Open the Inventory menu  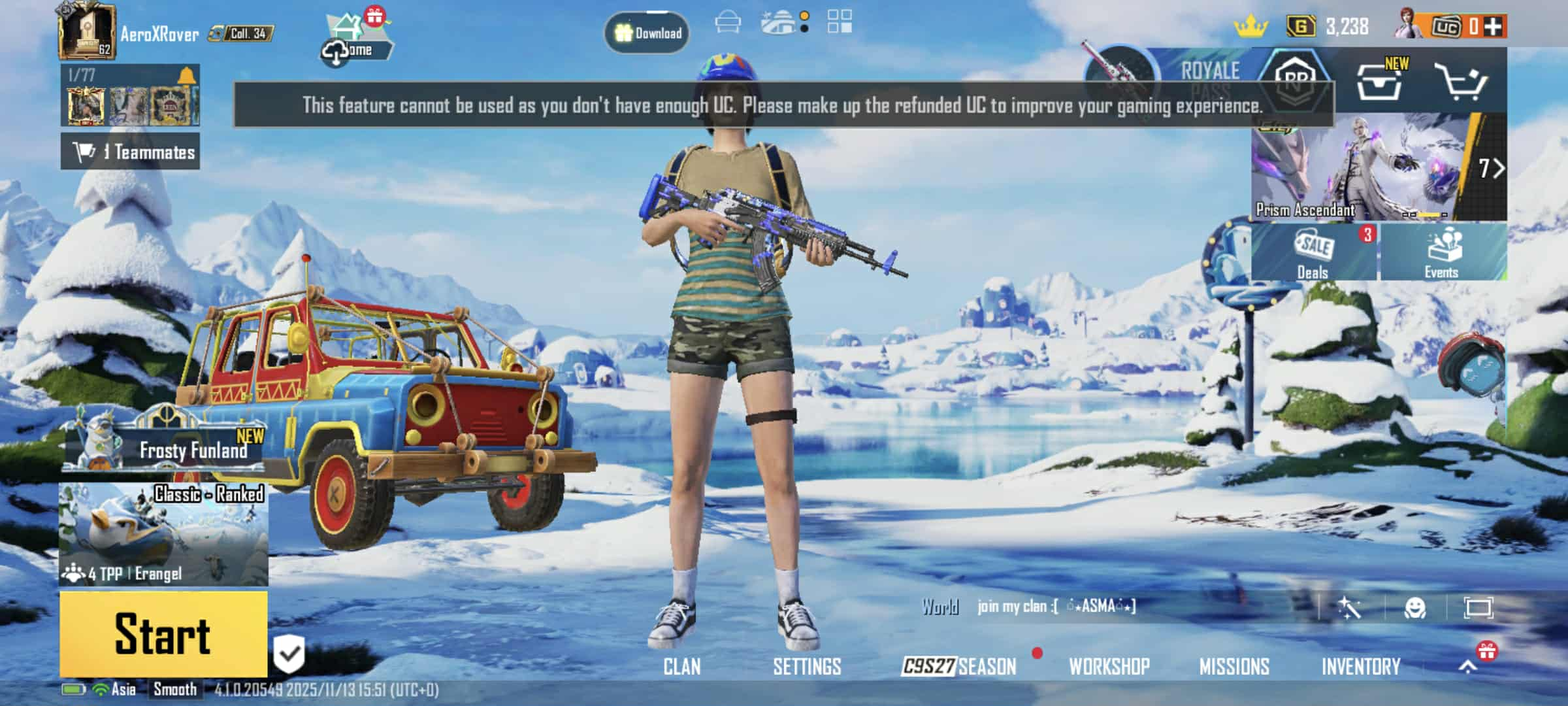pyautogui.click(x=1361, y=667)
